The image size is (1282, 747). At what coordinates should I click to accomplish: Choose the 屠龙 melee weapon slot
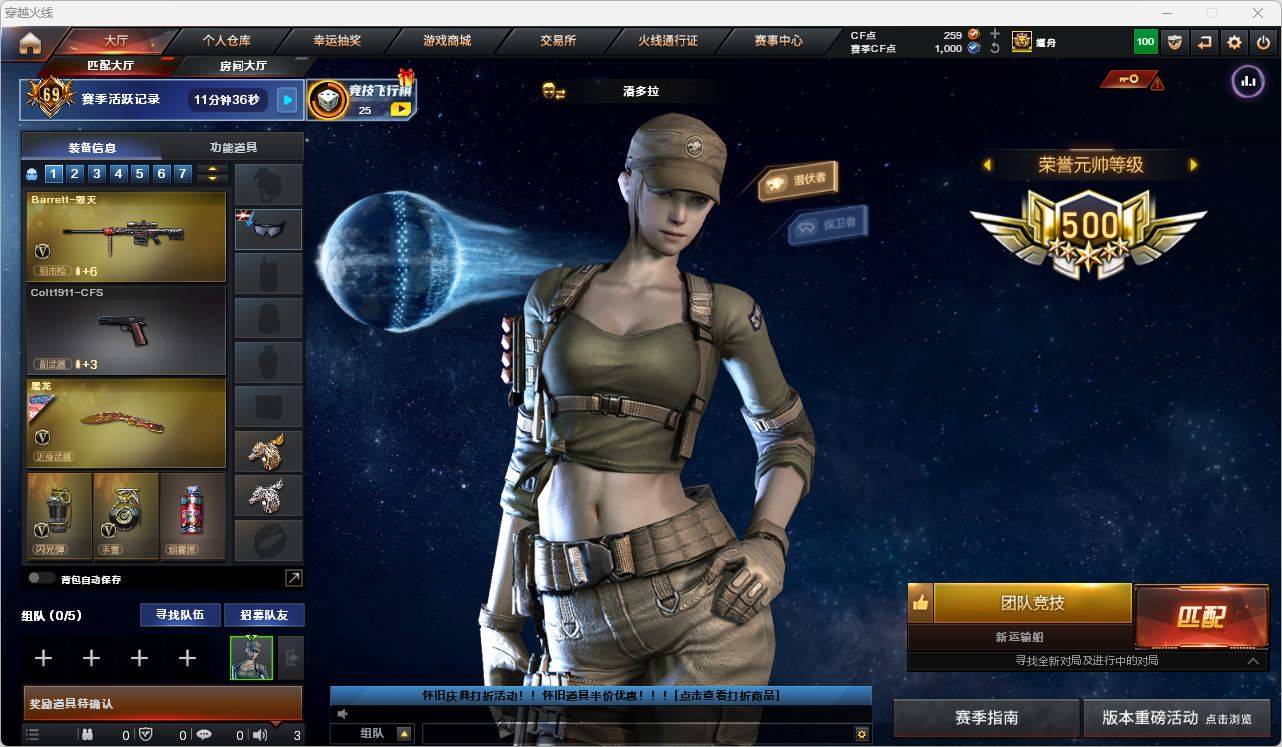tap(126, 422)
